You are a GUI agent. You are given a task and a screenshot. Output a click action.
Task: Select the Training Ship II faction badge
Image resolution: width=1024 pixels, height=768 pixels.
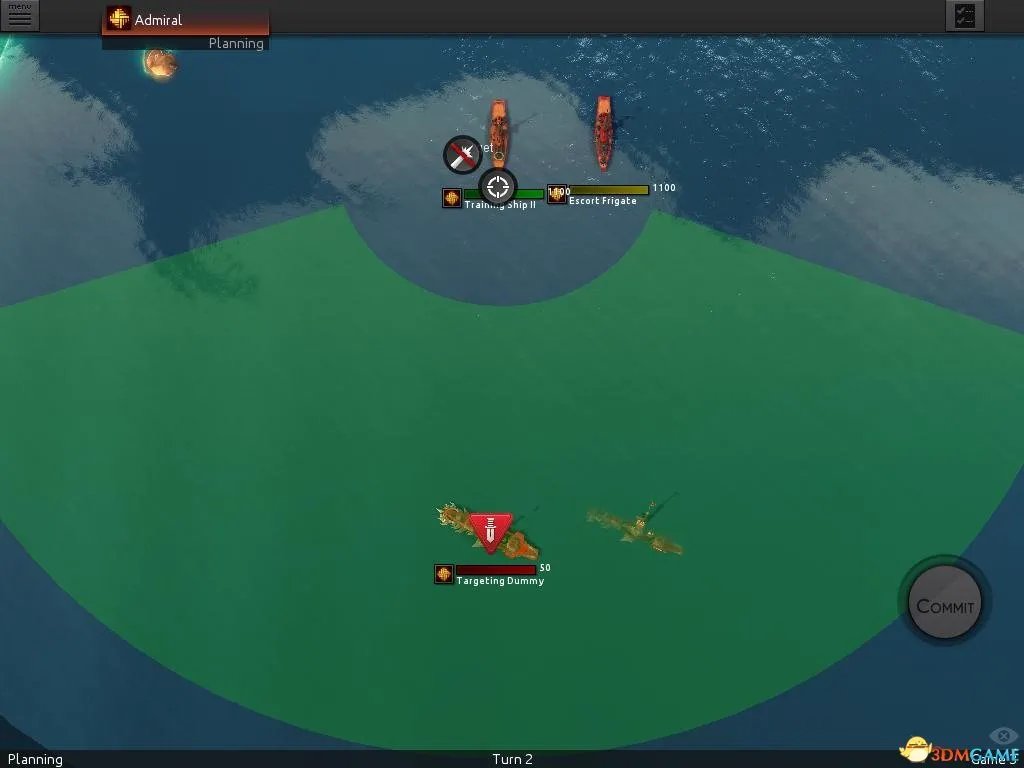(452, 198)
